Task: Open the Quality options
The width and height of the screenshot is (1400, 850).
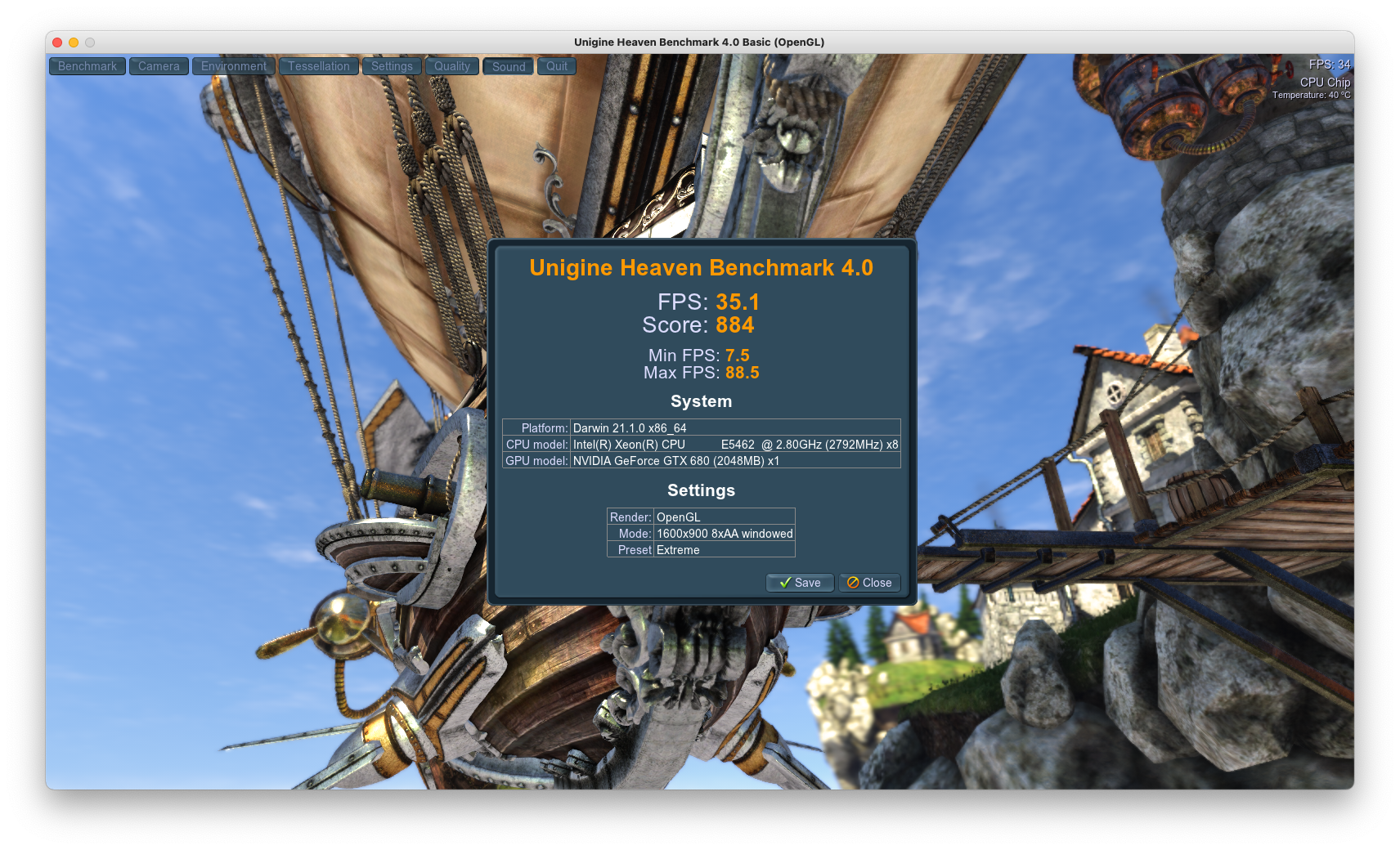Action: coord(452,66)
